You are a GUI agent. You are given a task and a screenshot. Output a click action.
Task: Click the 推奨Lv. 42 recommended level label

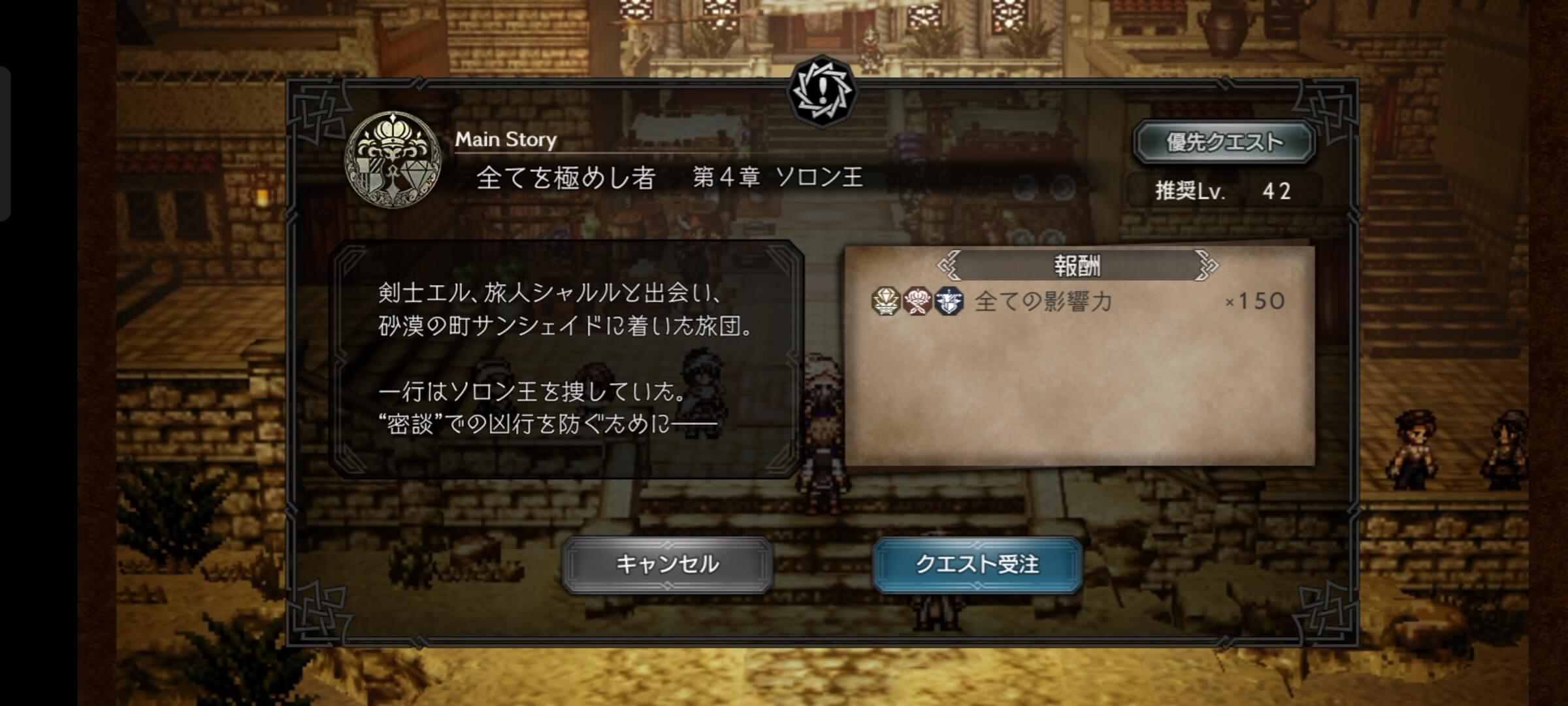1223,188
